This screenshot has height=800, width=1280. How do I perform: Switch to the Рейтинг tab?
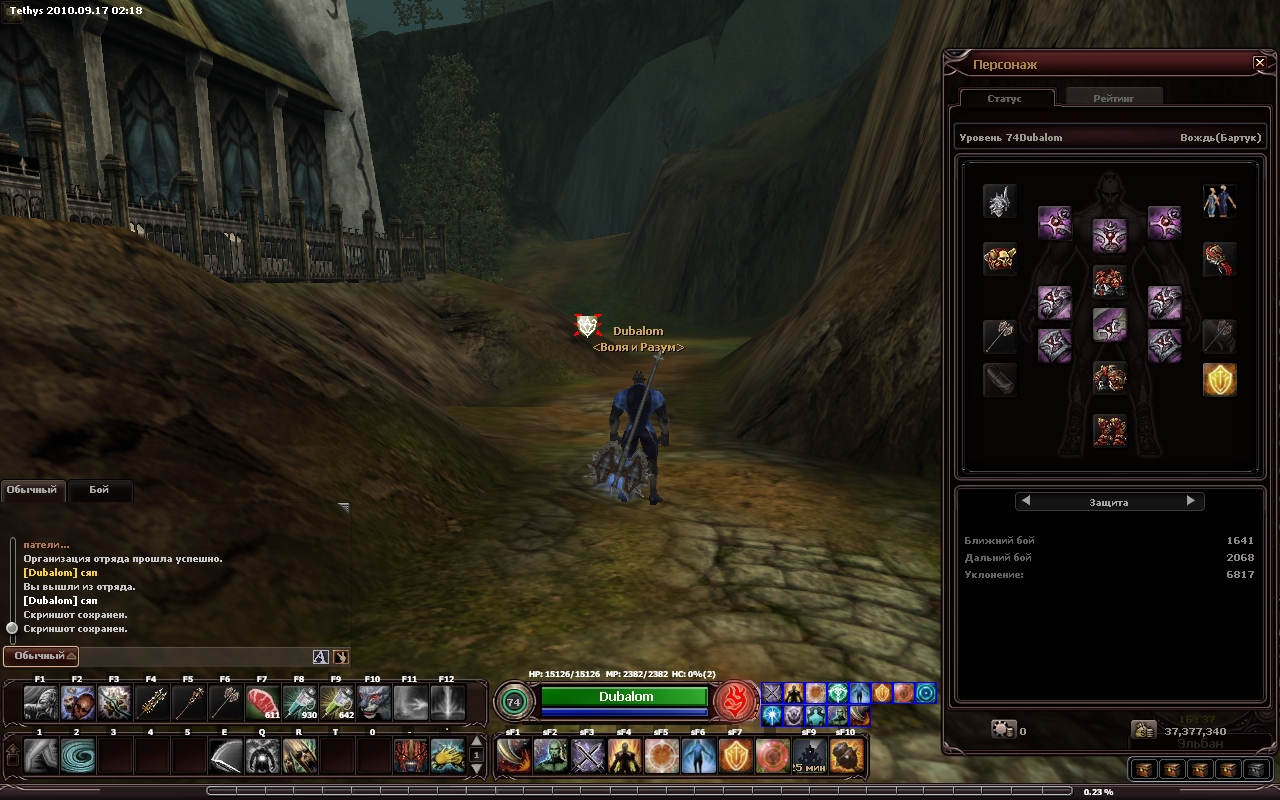pyautogui.click(x=1113, y=98)
